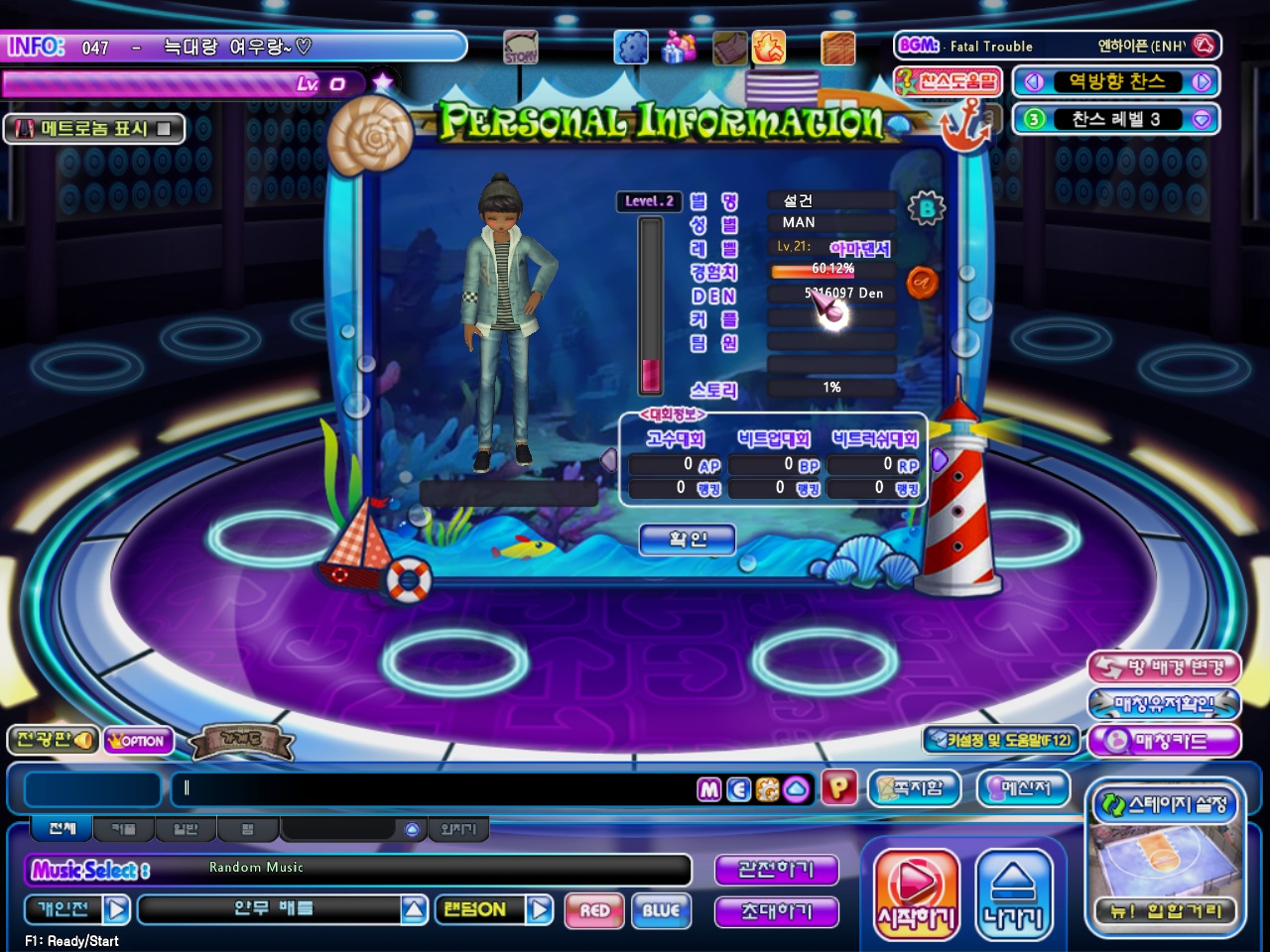Image resolution: width=1270 pixels, height=952 pixels.
Task: Click into the chat input field
Action: tap(437, 789)
